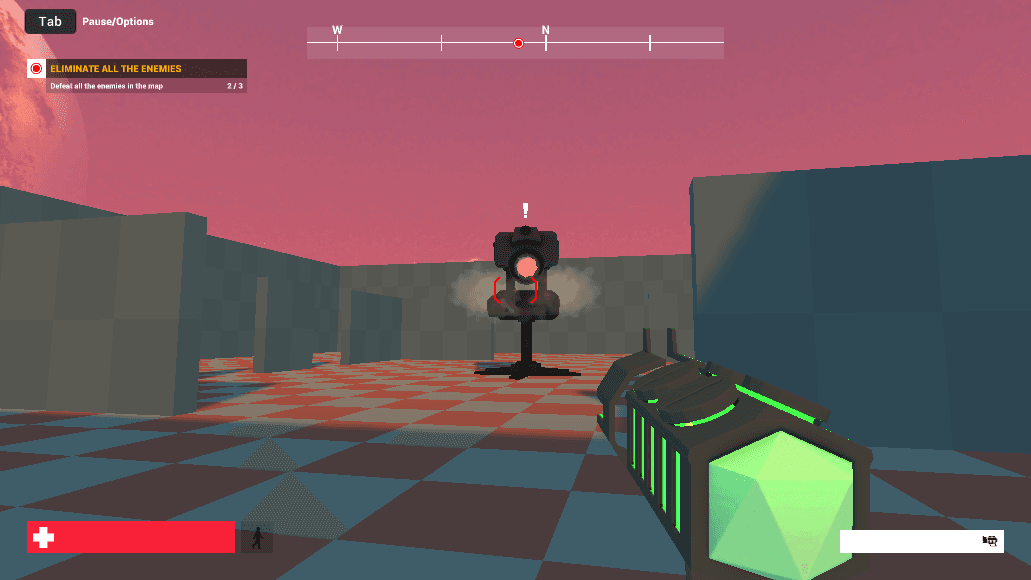1031x580 pixels.
Task: Click the standing figure stance icon
Action: pos(257,538)
